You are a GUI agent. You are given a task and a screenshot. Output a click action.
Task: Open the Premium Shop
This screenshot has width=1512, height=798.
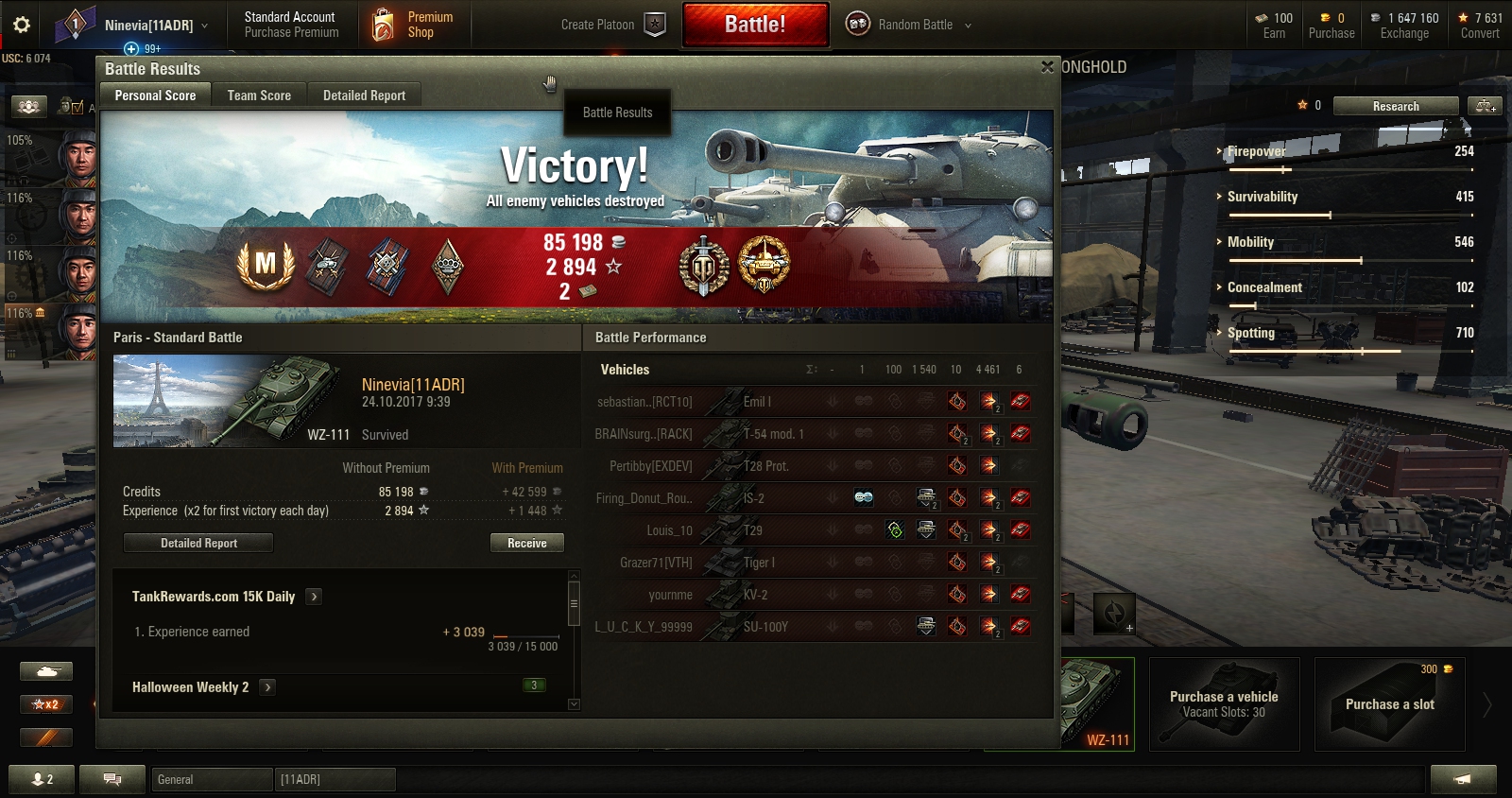coord(414,25)
